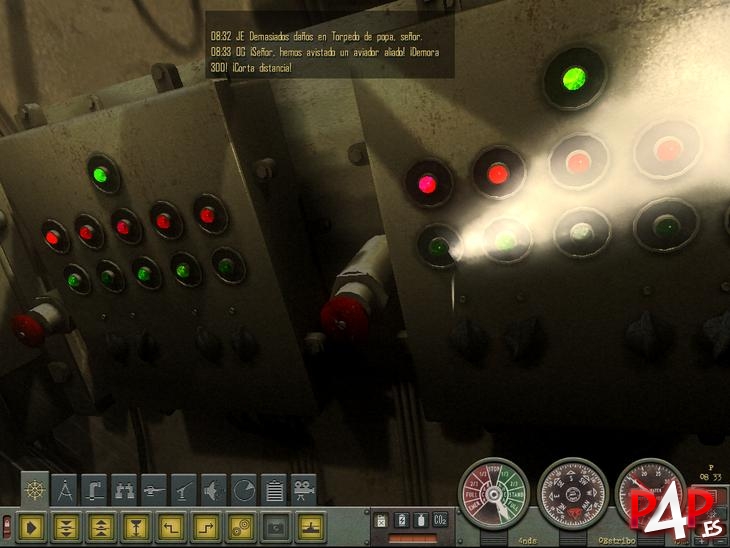
Task: Open the clipboard reports tab
Action: (274, 489)
